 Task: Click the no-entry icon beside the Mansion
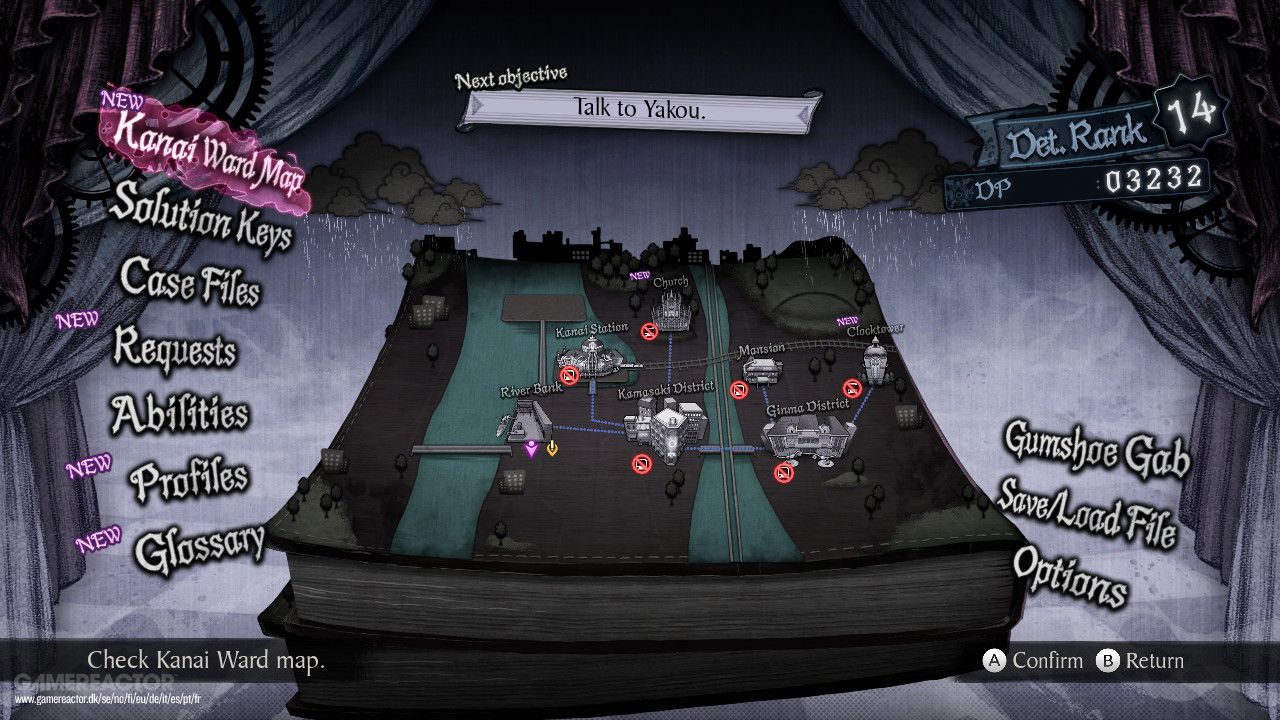click(x=737, y=388)
